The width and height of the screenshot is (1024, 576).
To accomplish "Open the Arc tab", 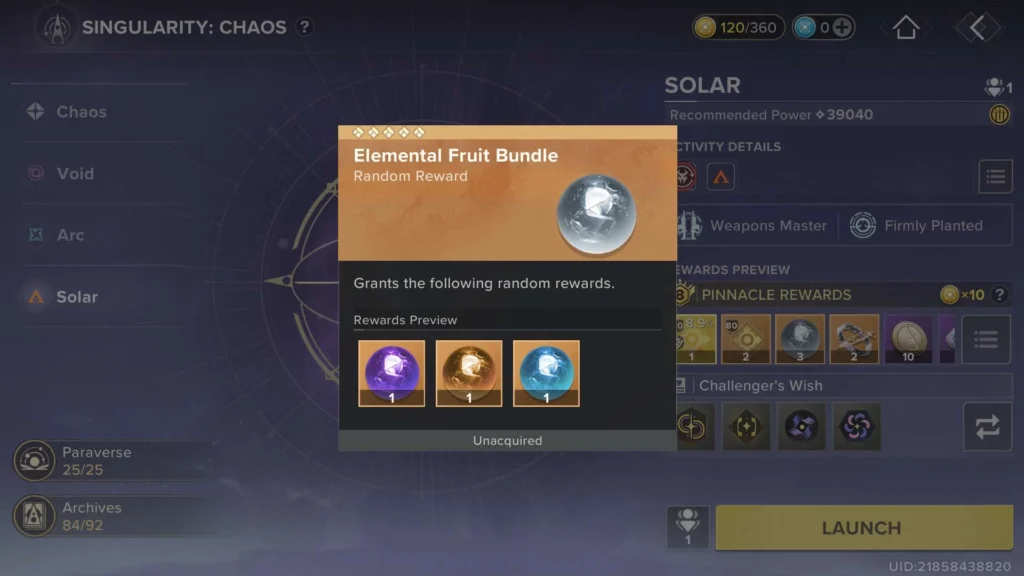I will click(x=70, y=235).
